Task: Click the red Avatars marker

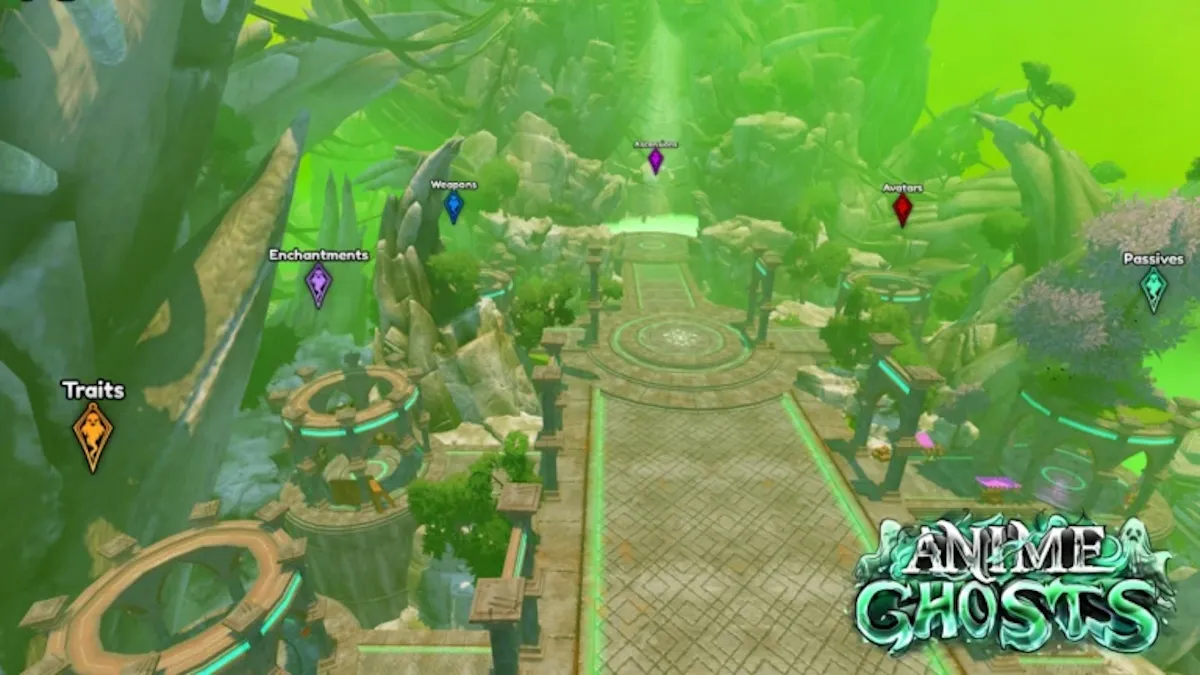Action: click(x=902, y=209)
